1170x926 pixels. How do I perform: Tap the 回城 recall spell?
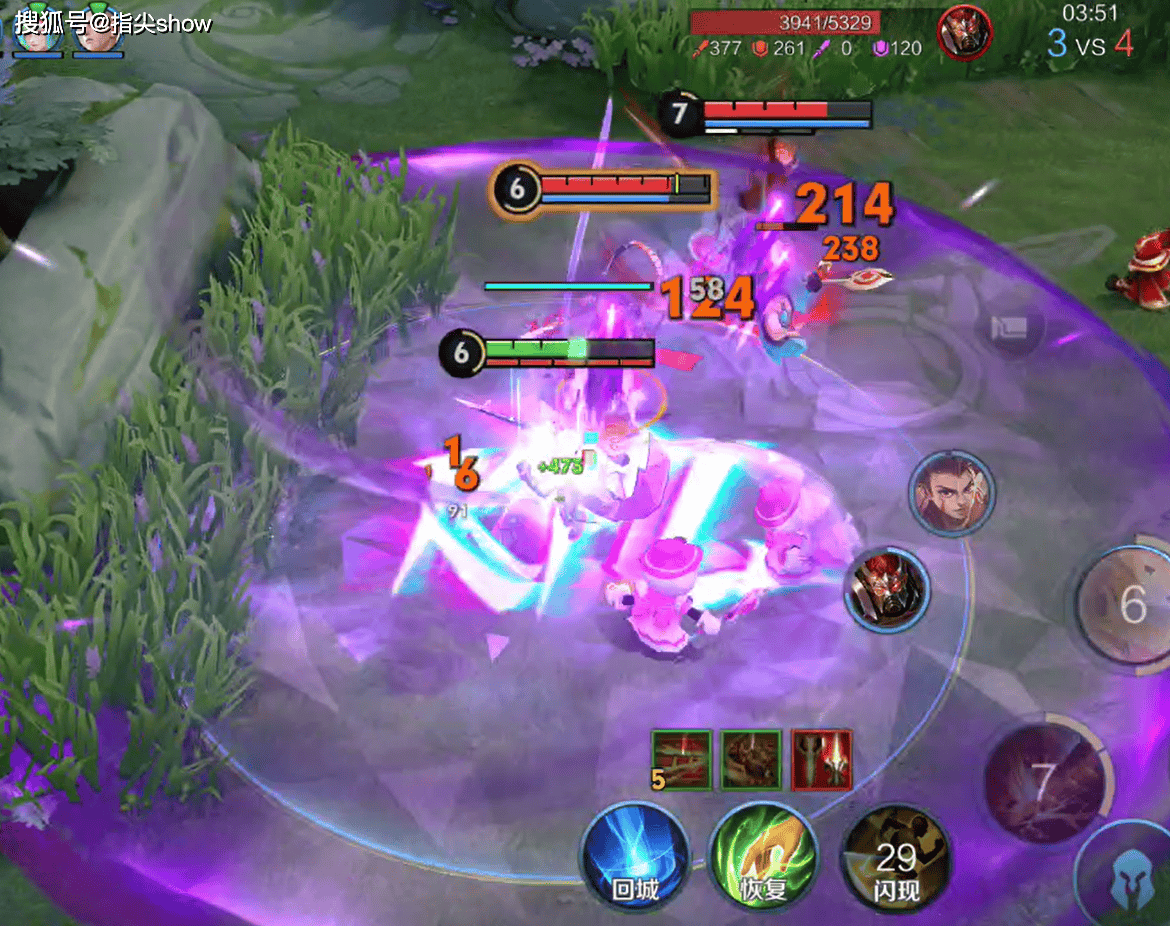click(635, 857)
